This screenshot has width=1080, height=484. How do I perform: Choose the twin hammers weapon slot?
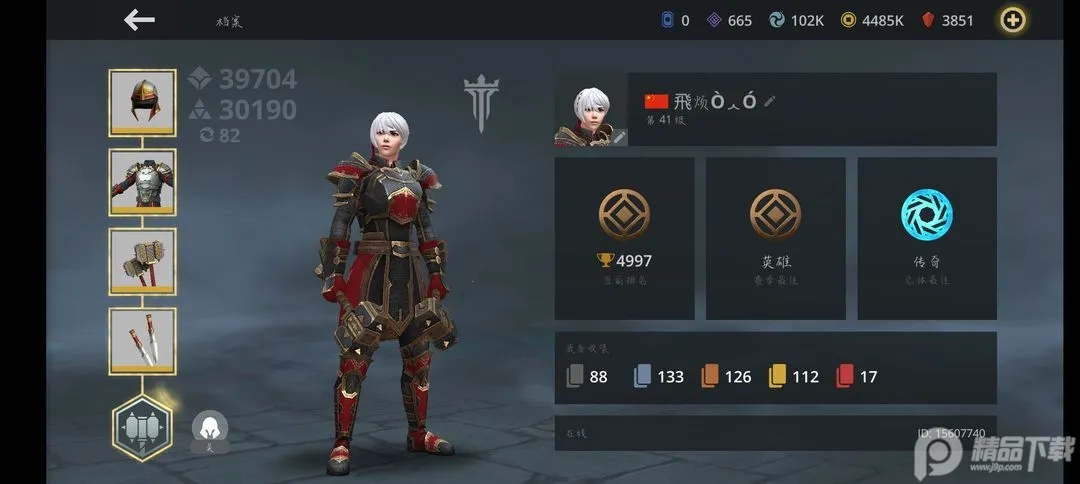click(x=142, y=261)
